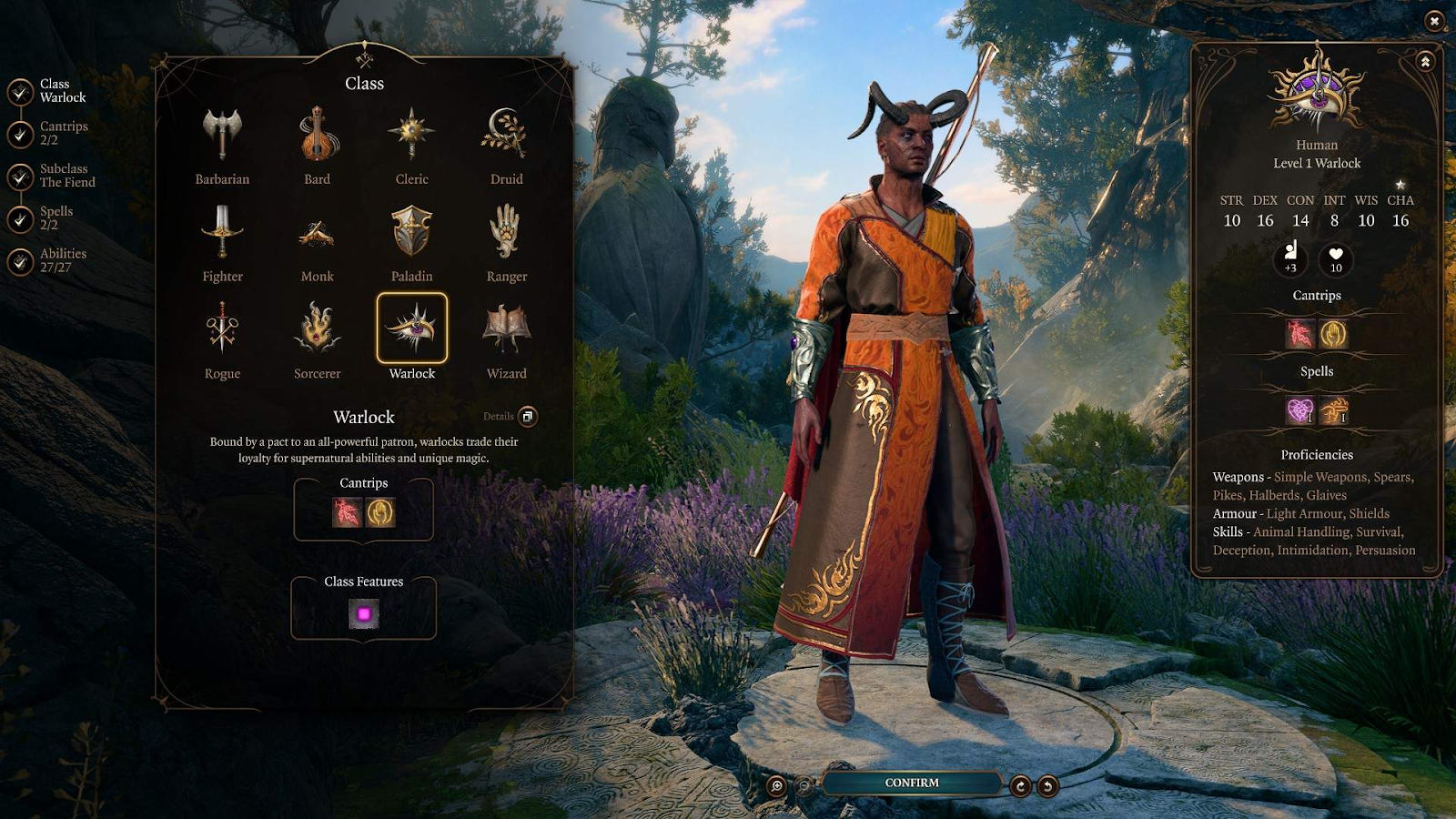Collapse the character summary panel

click(x=1425, y=62)
